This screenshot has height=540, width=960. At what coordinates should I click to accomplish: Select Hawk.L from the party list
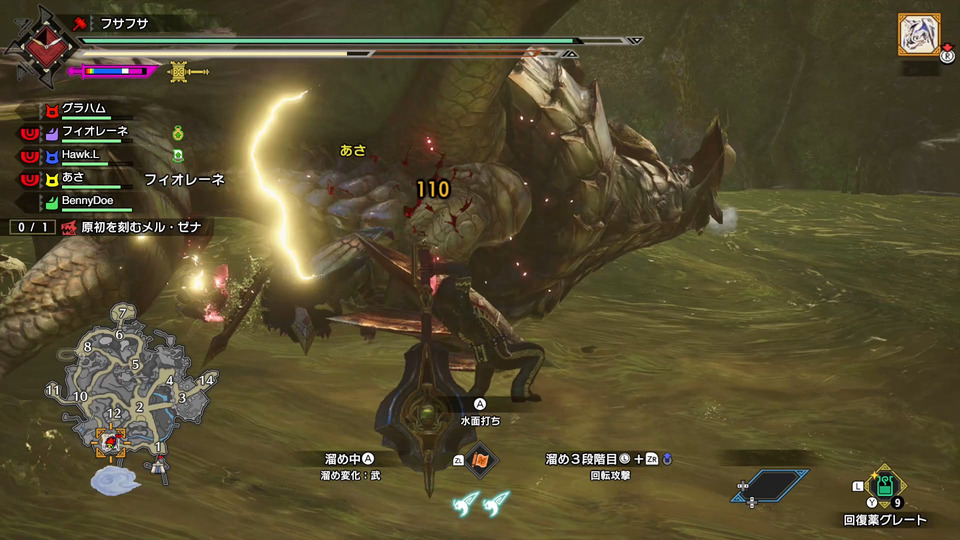[82, 155]
